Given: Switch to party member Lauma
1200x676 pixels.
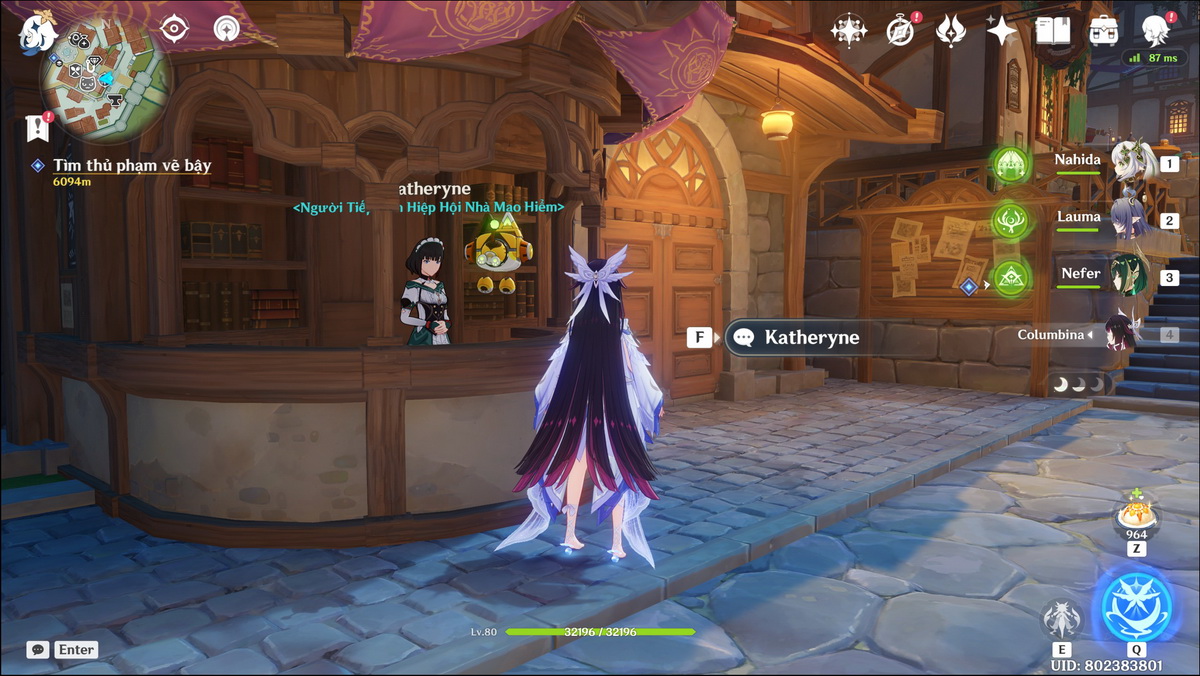Looking at the screenshot, I should coord(1130,219).
